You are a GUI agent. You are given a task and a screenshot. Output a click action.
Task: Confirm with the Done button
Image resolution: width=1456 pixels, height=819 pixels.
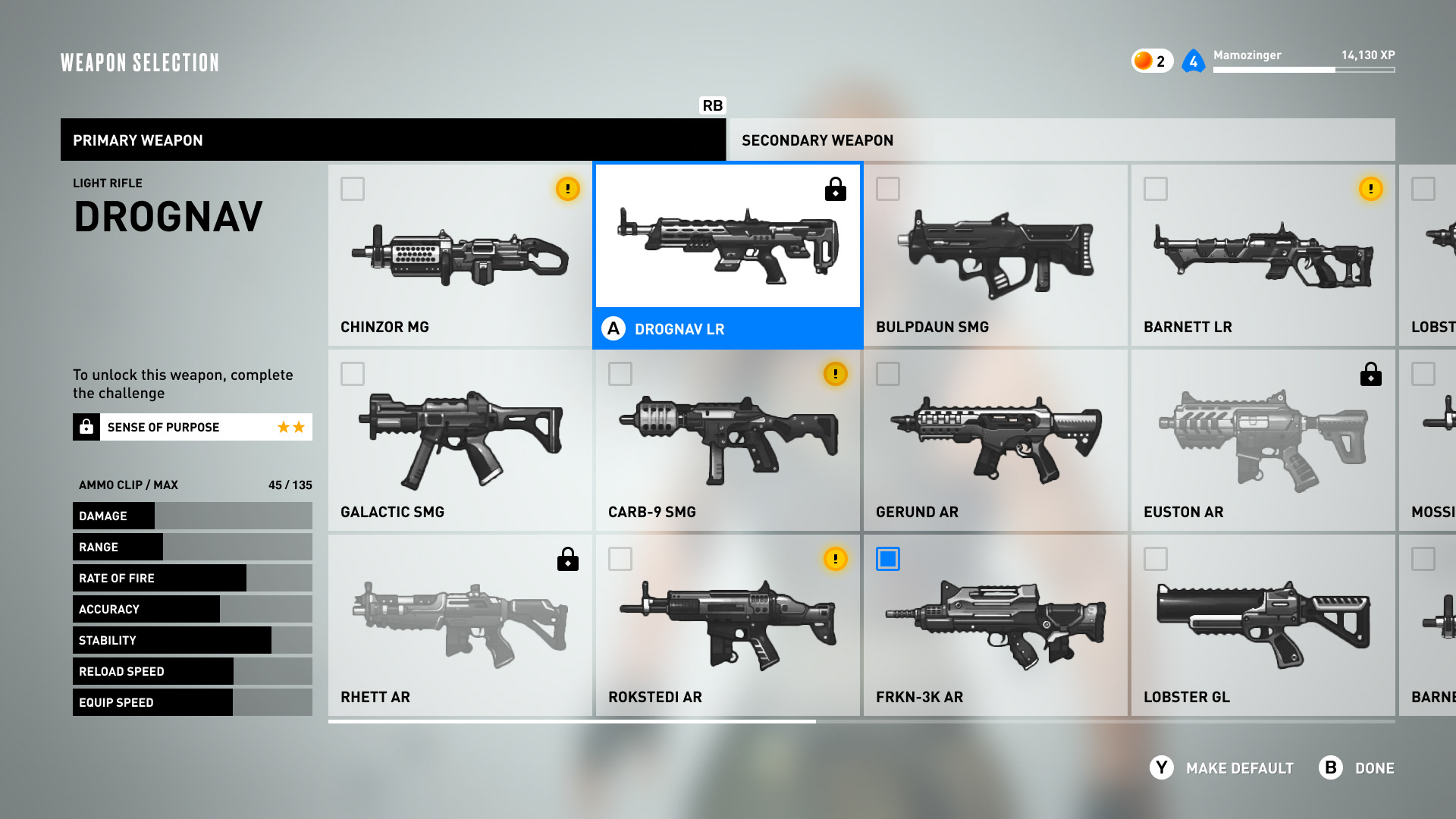click(1357, 768)
